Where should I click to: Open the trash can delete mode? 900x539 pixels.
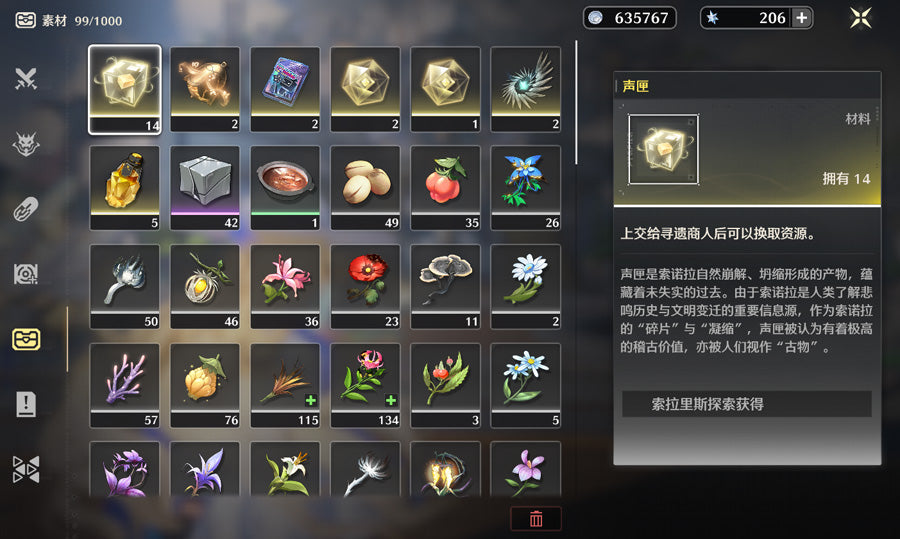536,518
